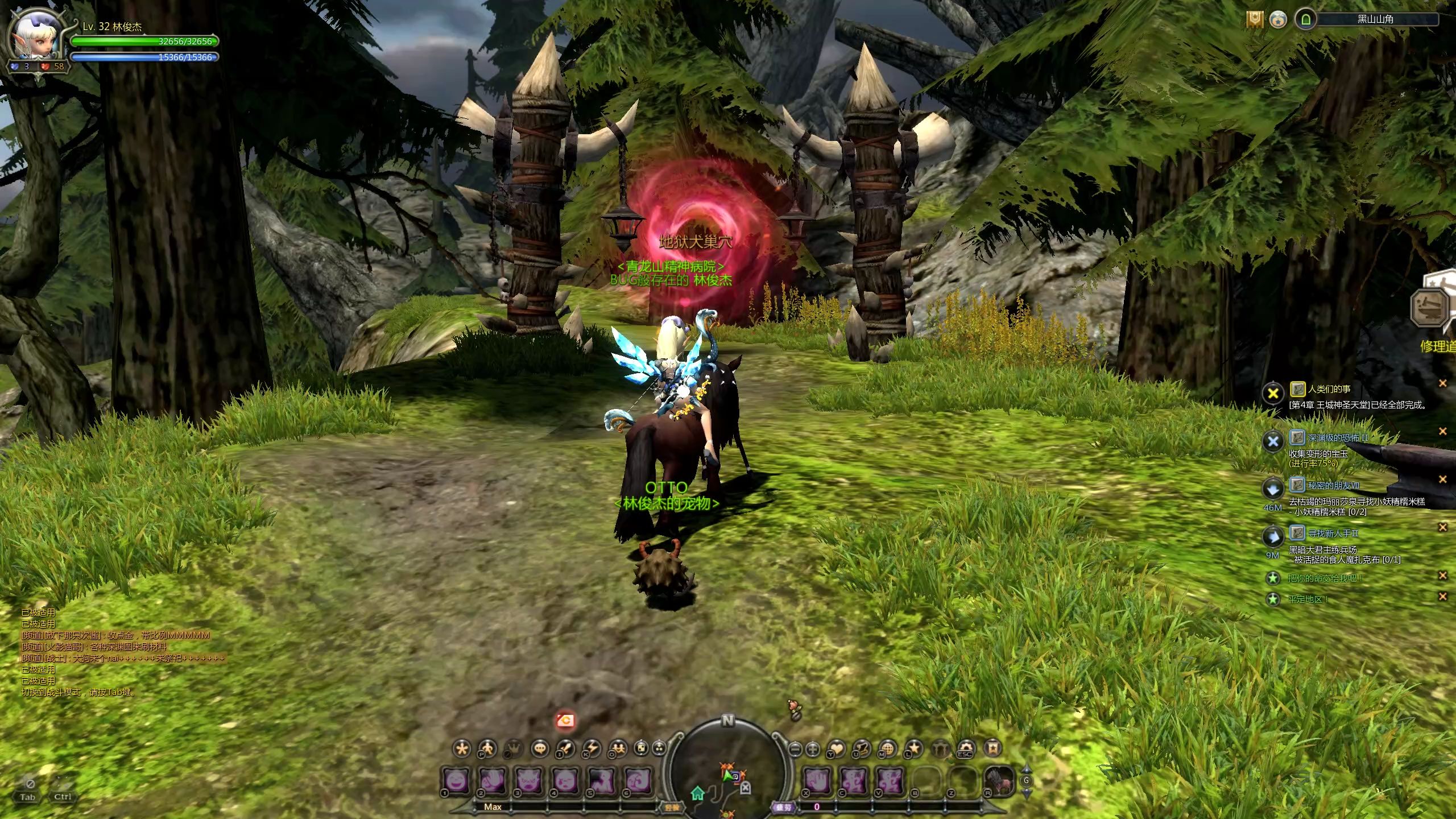The height and width of the screenshot is (819, 1456).
Task: Remove 人类们的事 quest from the tracker
Action: 1442,383
